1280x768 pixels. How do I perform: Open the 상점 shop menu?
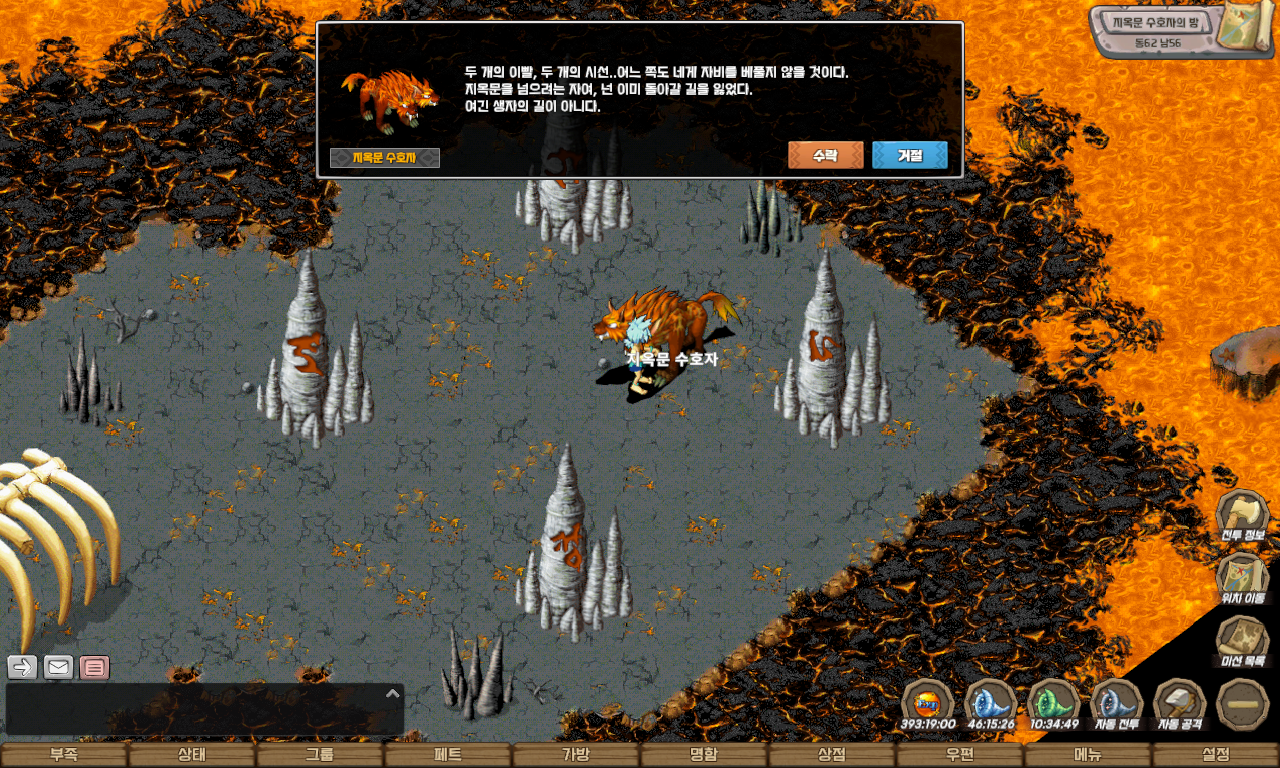point(832,756)
